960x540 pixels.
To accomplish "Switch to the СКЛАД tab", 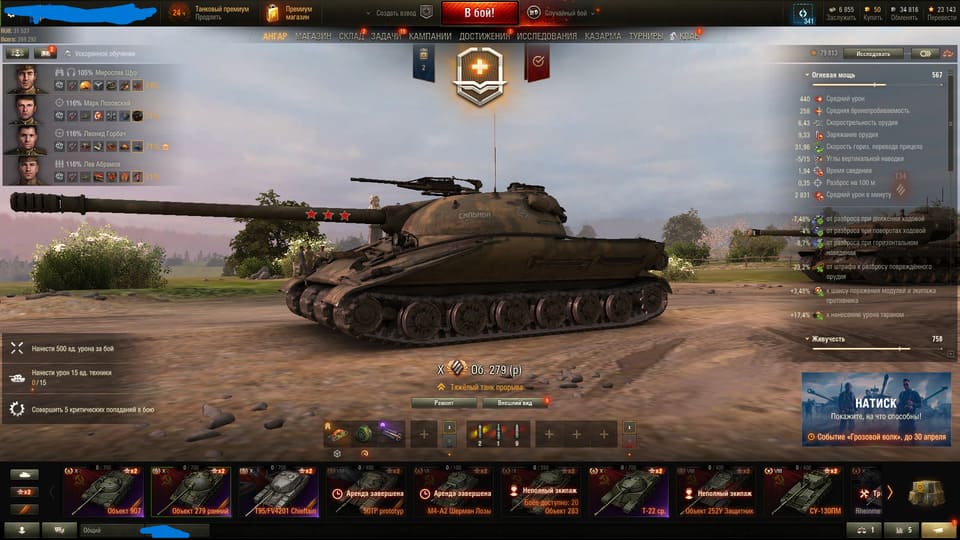I will click(x=351, y=36).
